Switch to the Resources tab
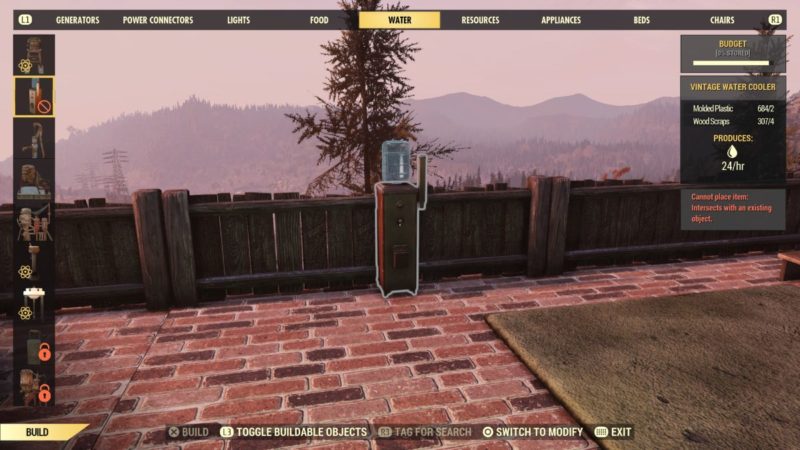 480,20
